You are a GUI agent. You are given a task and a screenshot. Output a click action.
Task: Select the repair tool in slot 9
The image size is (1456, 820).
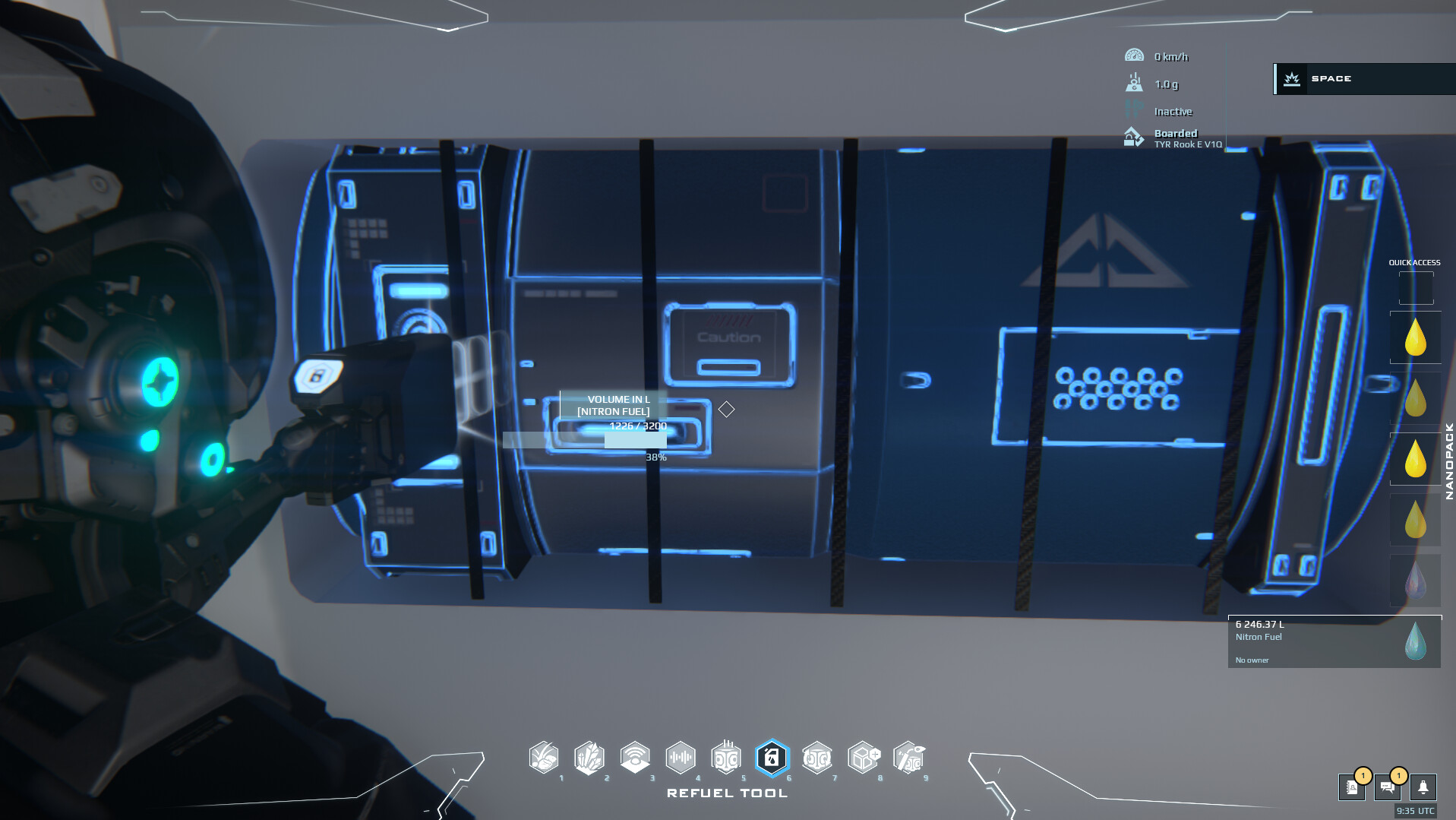coord(910,758)
